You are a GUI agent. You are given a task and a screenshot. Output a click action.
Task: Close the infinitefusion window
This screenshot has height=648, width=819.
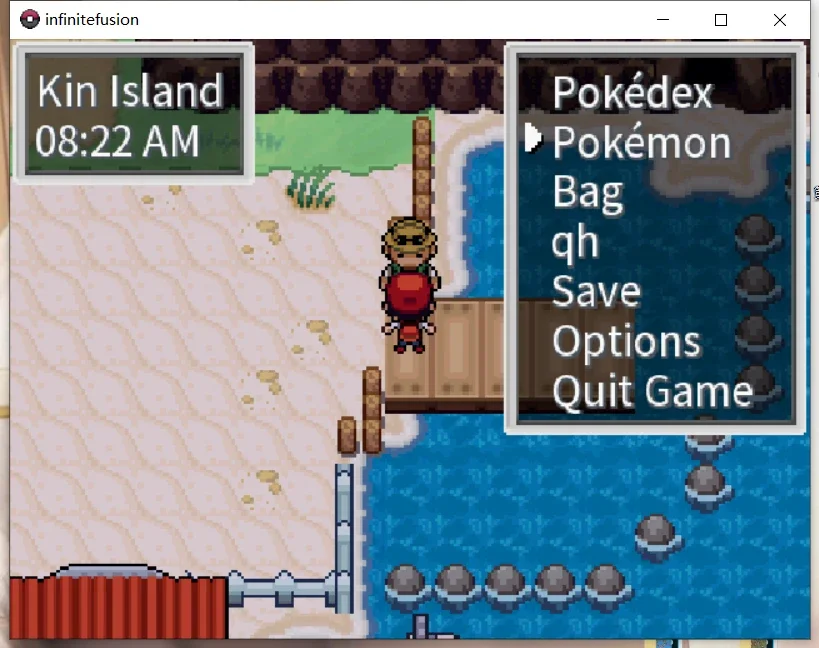point(780,19)
